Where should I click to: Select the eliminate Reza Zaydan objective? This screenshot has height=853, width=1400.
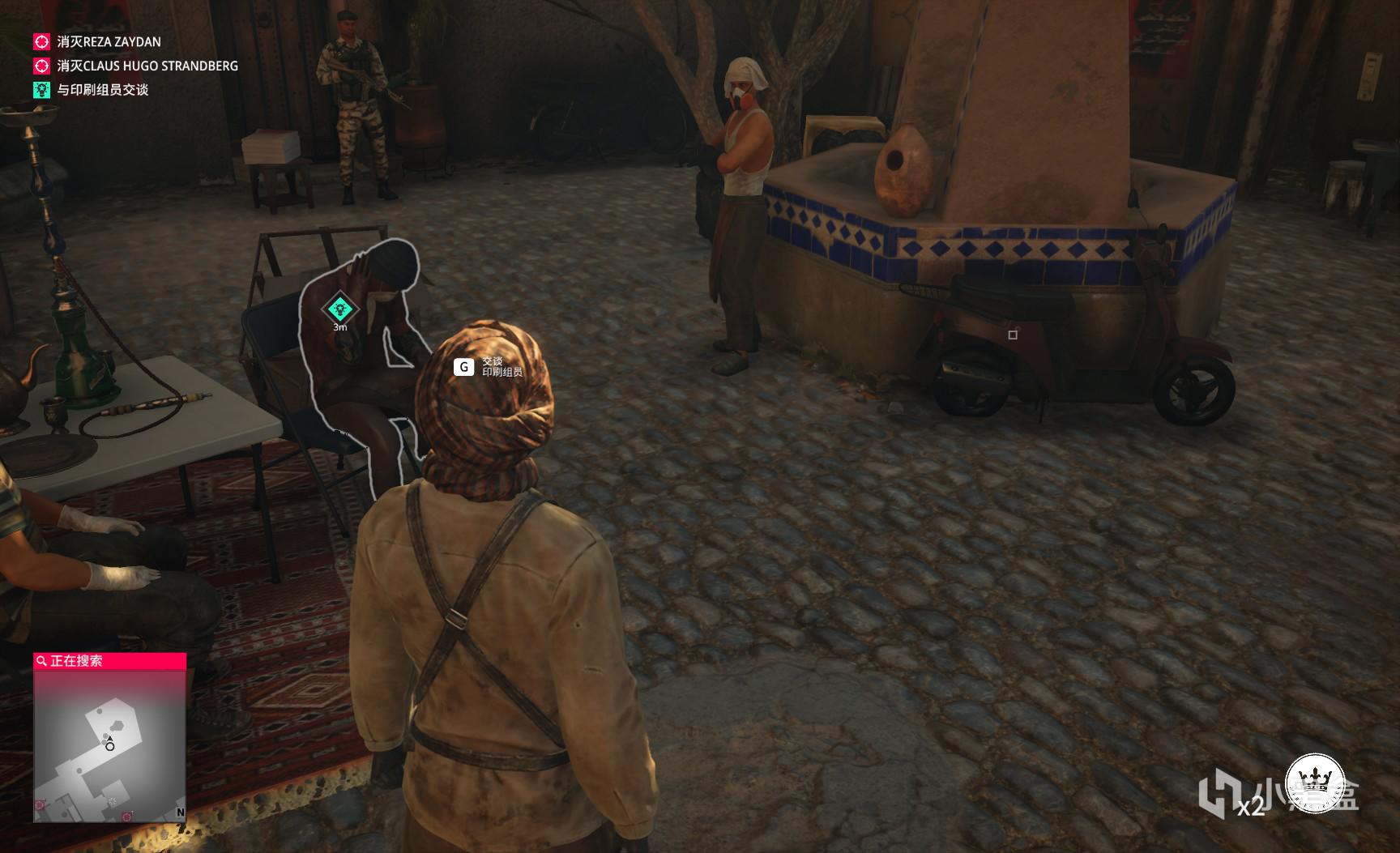(x=109, y=41)
